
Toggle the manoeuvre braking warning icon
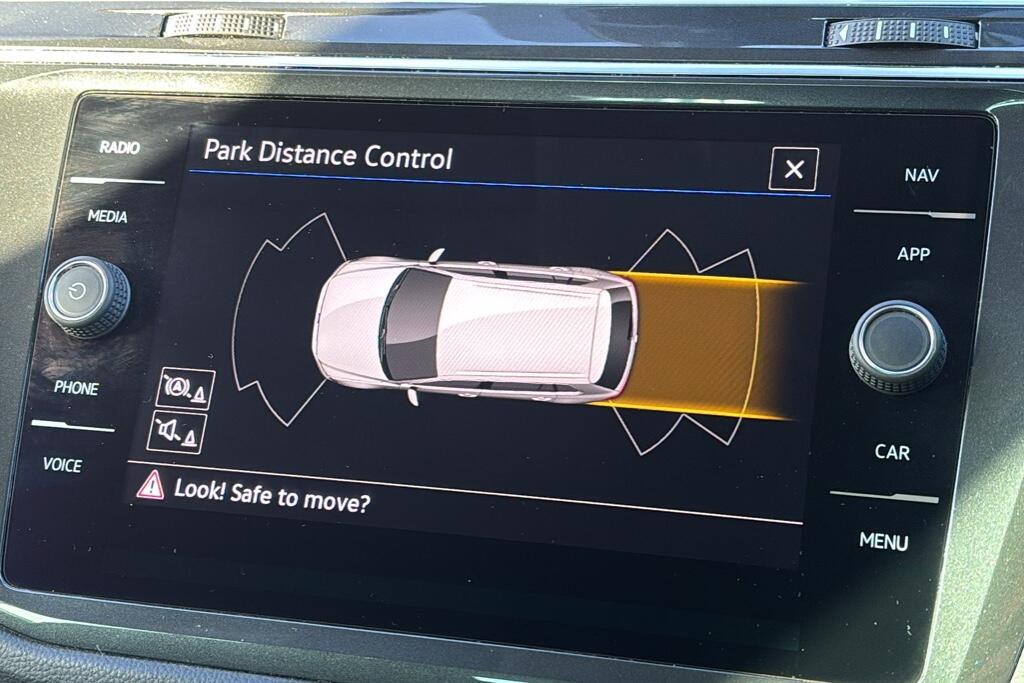[185, 388]
